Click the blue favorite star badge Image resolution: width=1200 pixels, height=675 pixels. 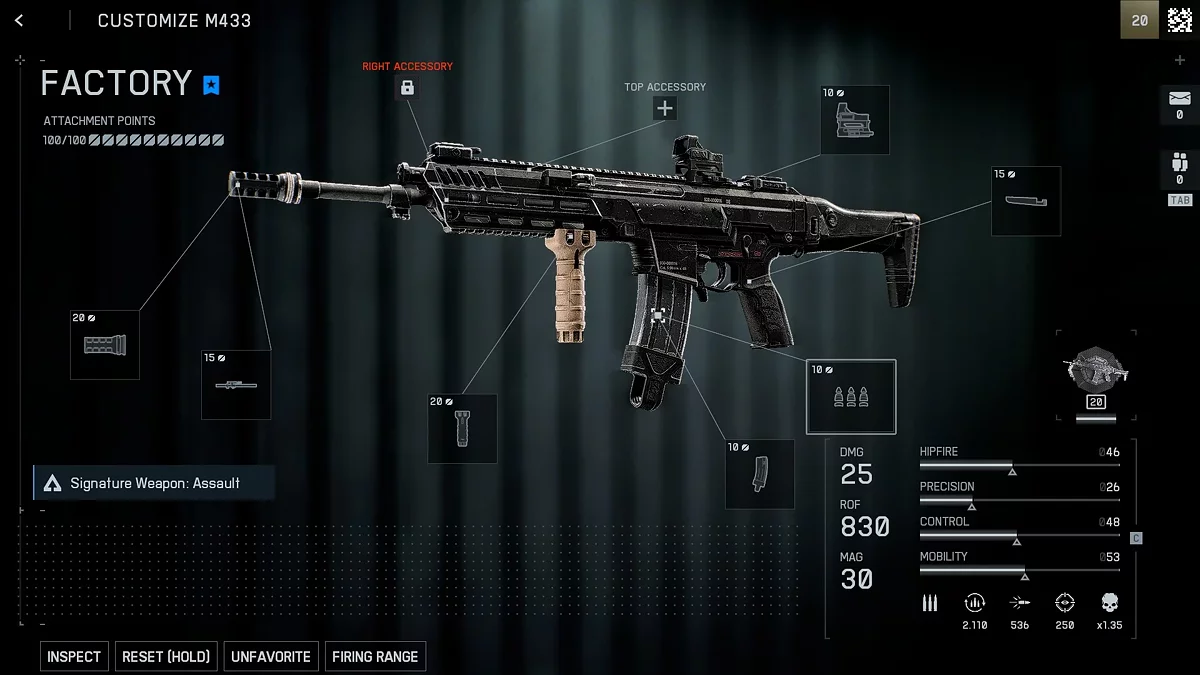(211, 85)
